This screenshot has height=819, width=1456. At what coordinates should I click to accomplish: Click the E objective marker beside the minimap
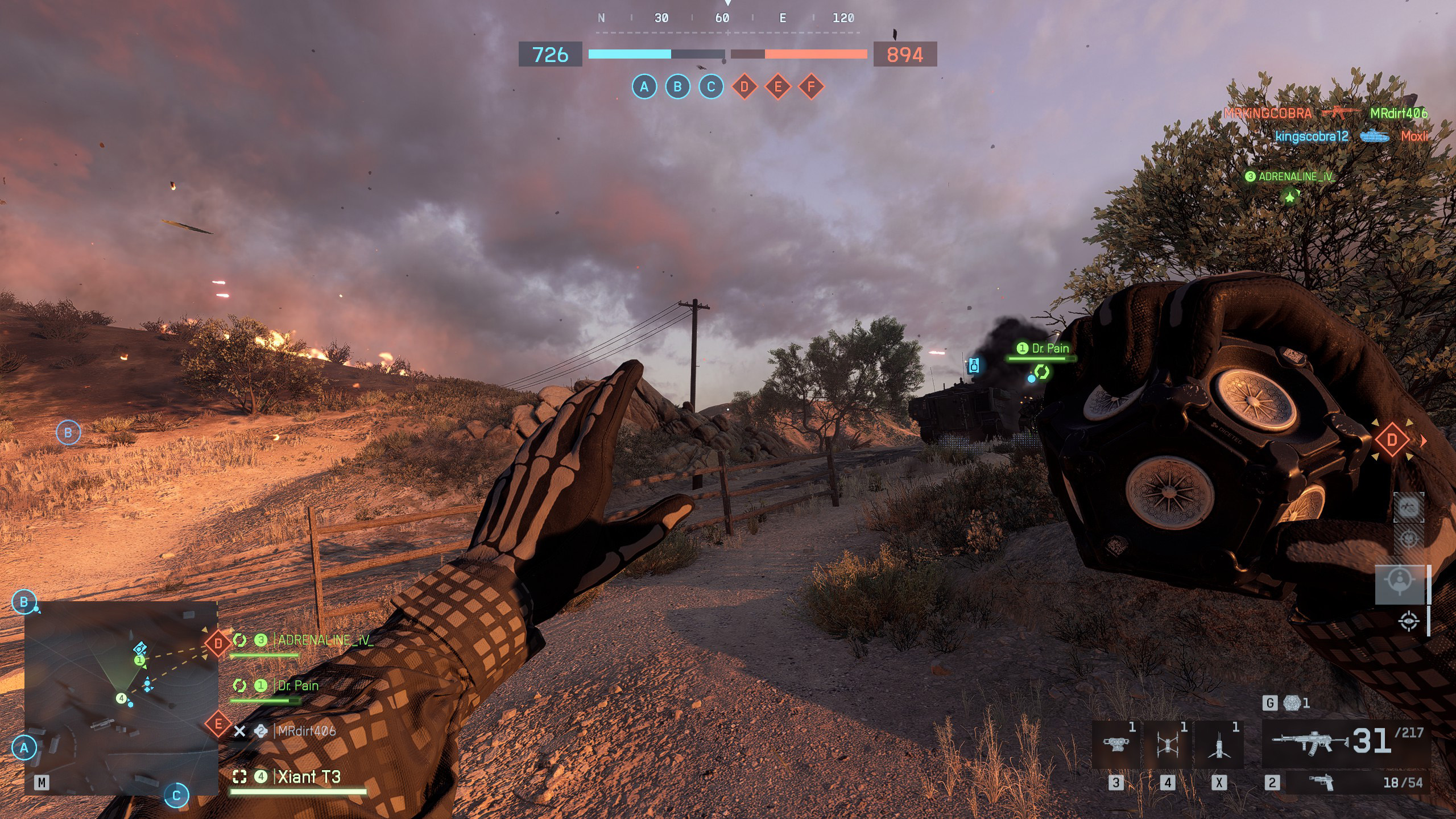pos(218,724)
